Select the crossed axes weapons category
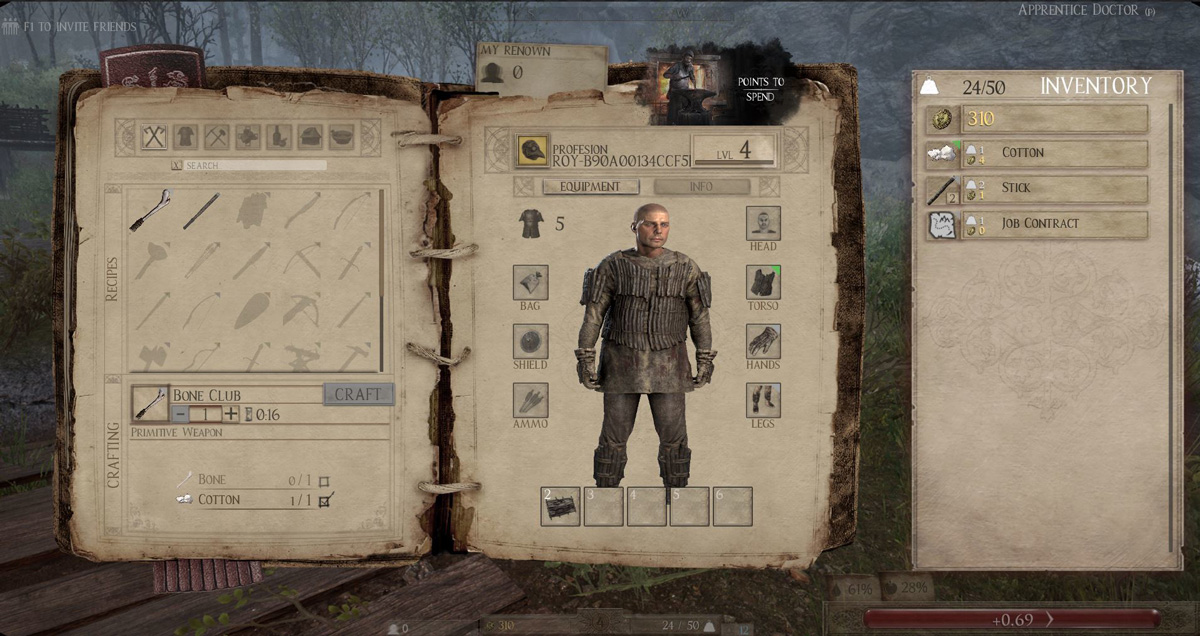This screenshot has height=636, width=1200. (154, 137)
